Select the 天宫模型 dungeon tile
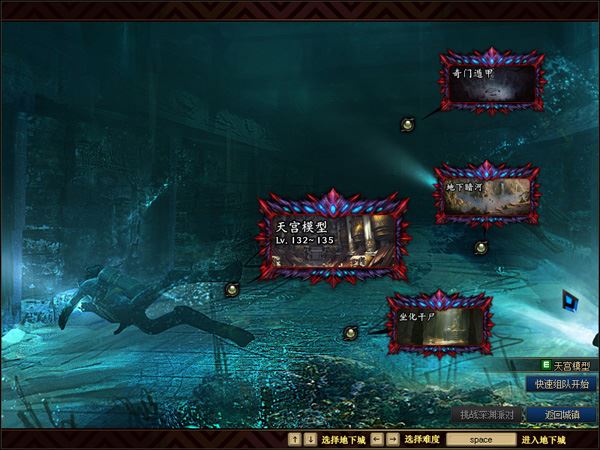 [334, 240]
